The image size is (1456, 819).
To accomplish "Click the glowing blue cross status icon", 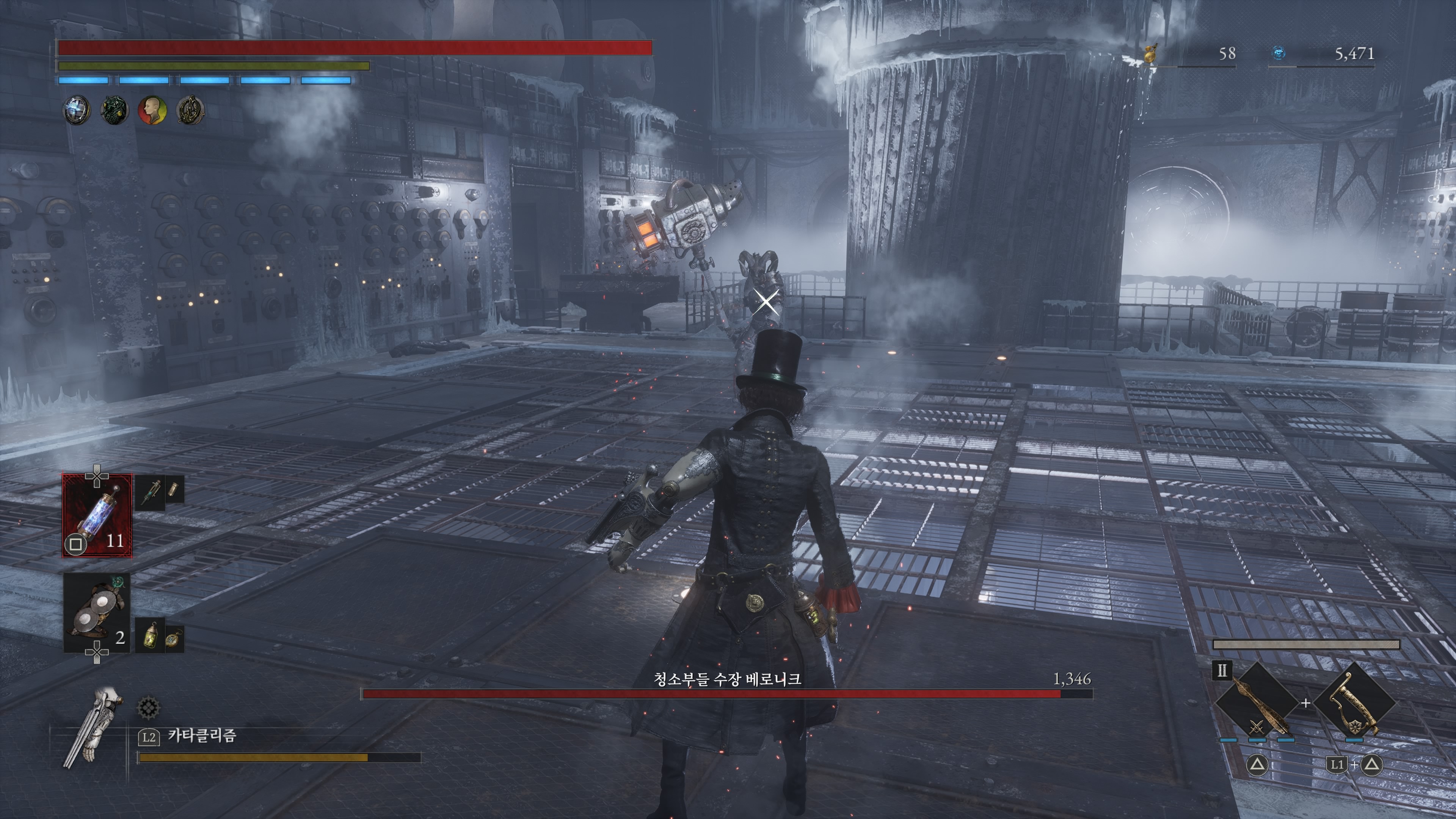I will (76, 110).
